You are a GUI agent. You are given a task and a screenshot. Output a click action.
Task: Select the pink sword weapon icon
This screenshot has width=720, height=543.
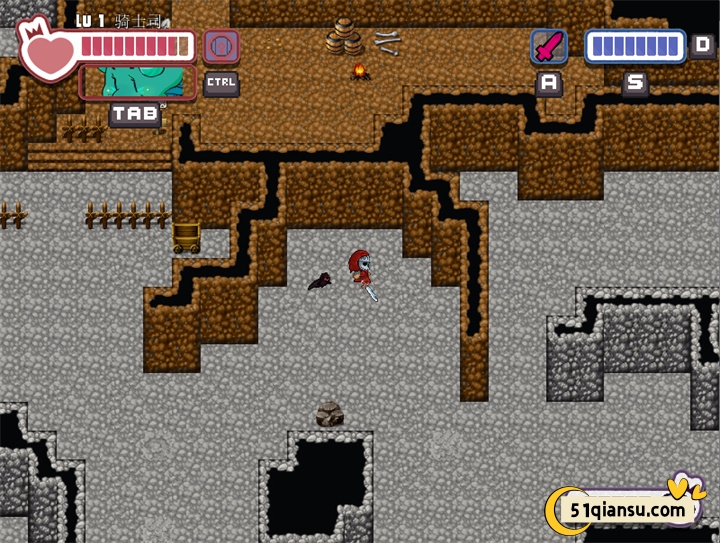548,46
